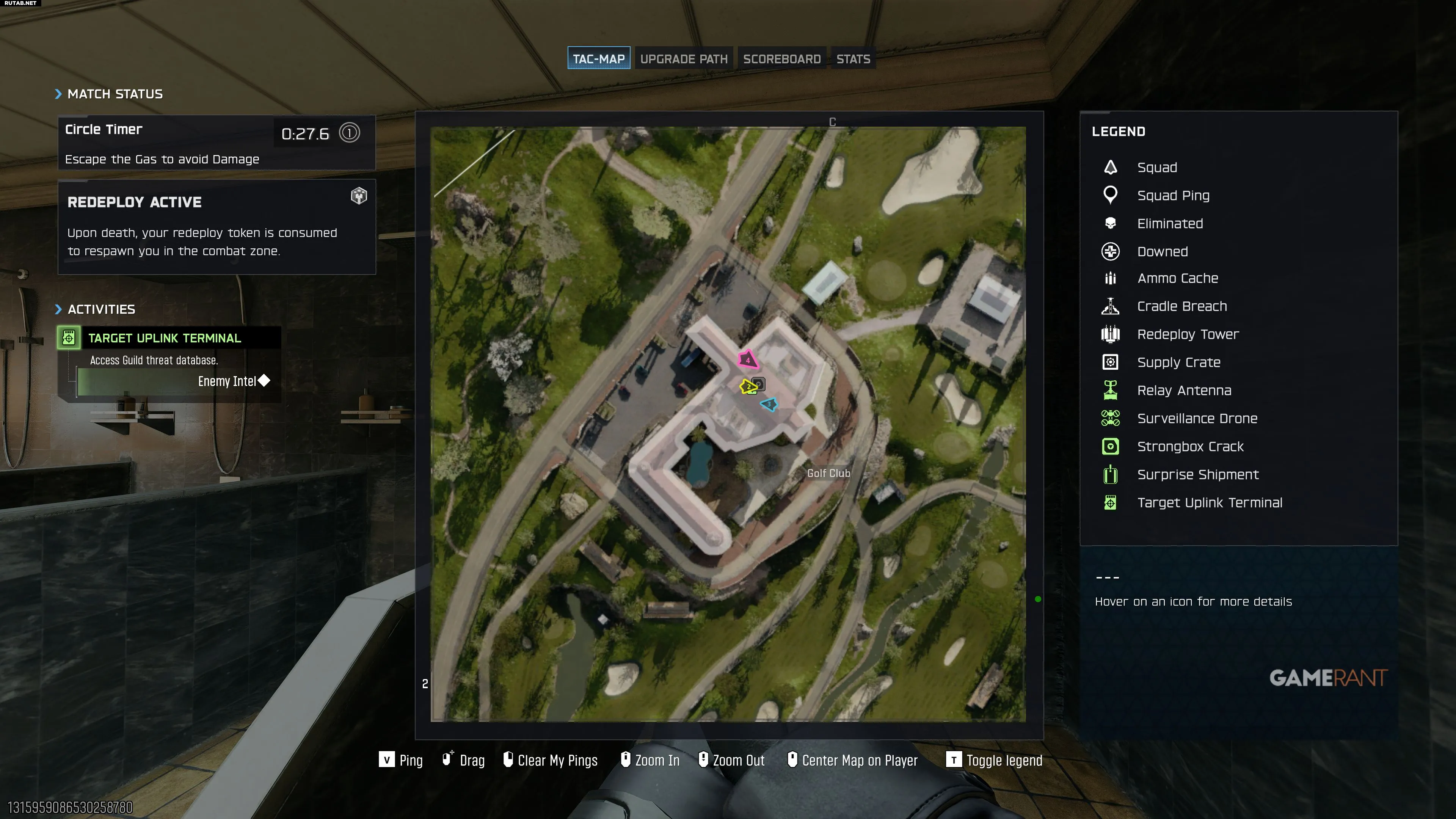The image size is (1456, 819).
Task: Select the Target Uplink Terminal activity
Action: pyautogui.click(x=164, y=338)
